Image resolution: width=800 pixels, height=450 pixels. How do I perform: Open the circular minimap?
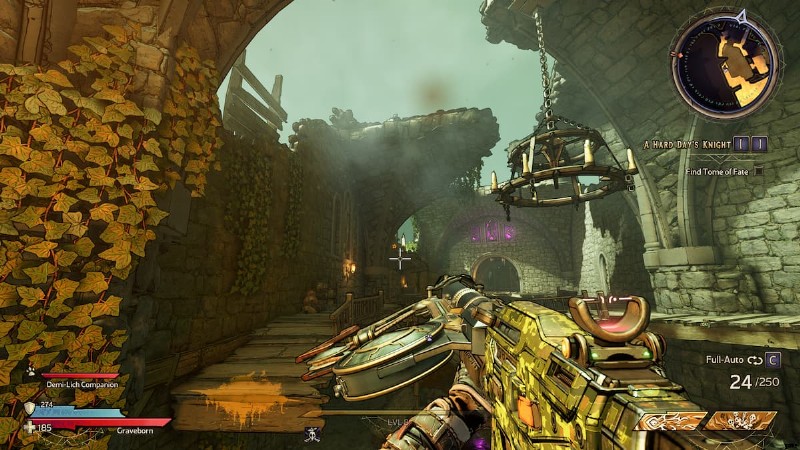coord(727,67)
